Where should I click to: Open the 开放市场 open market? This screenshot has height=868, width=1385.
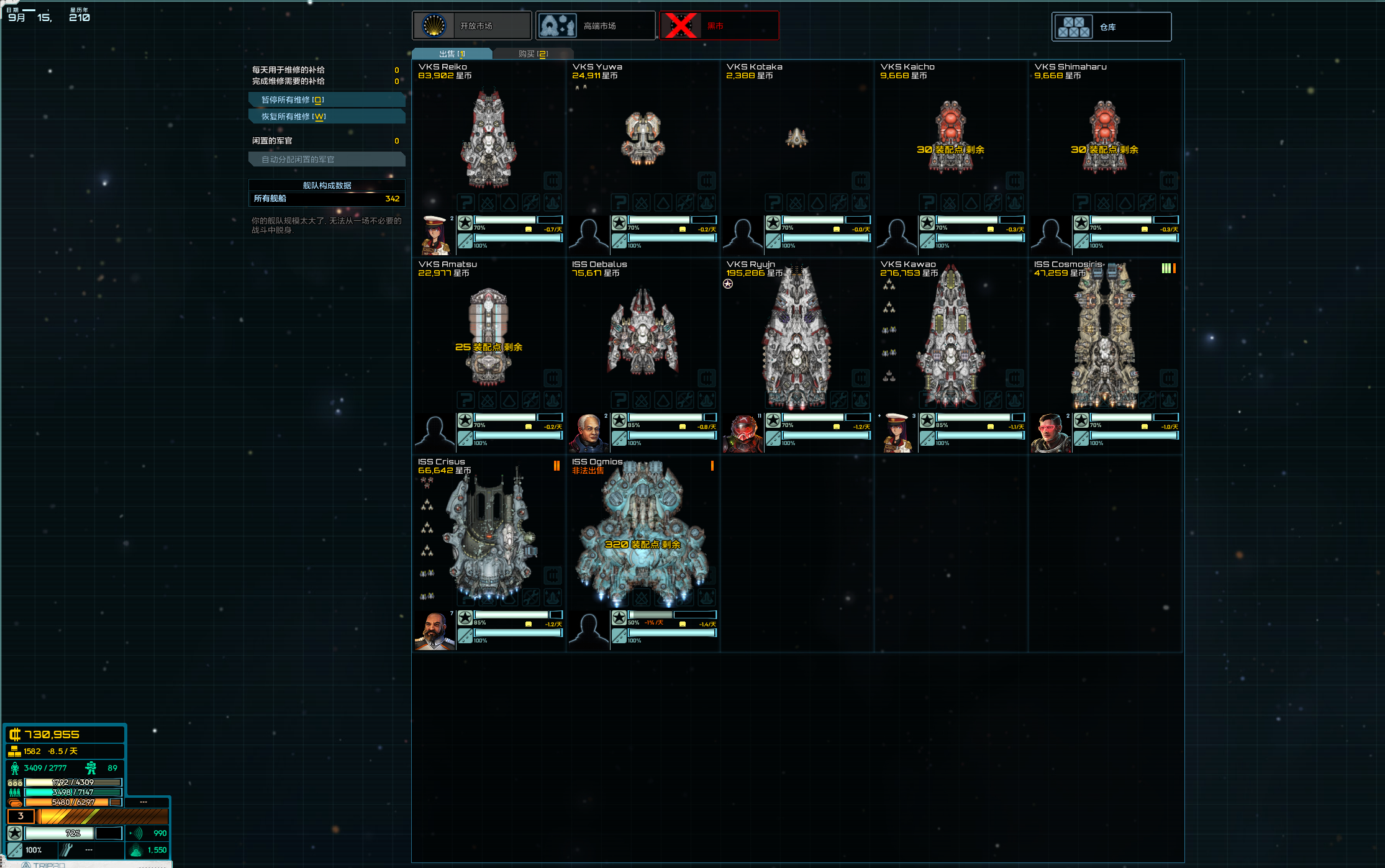472,26
